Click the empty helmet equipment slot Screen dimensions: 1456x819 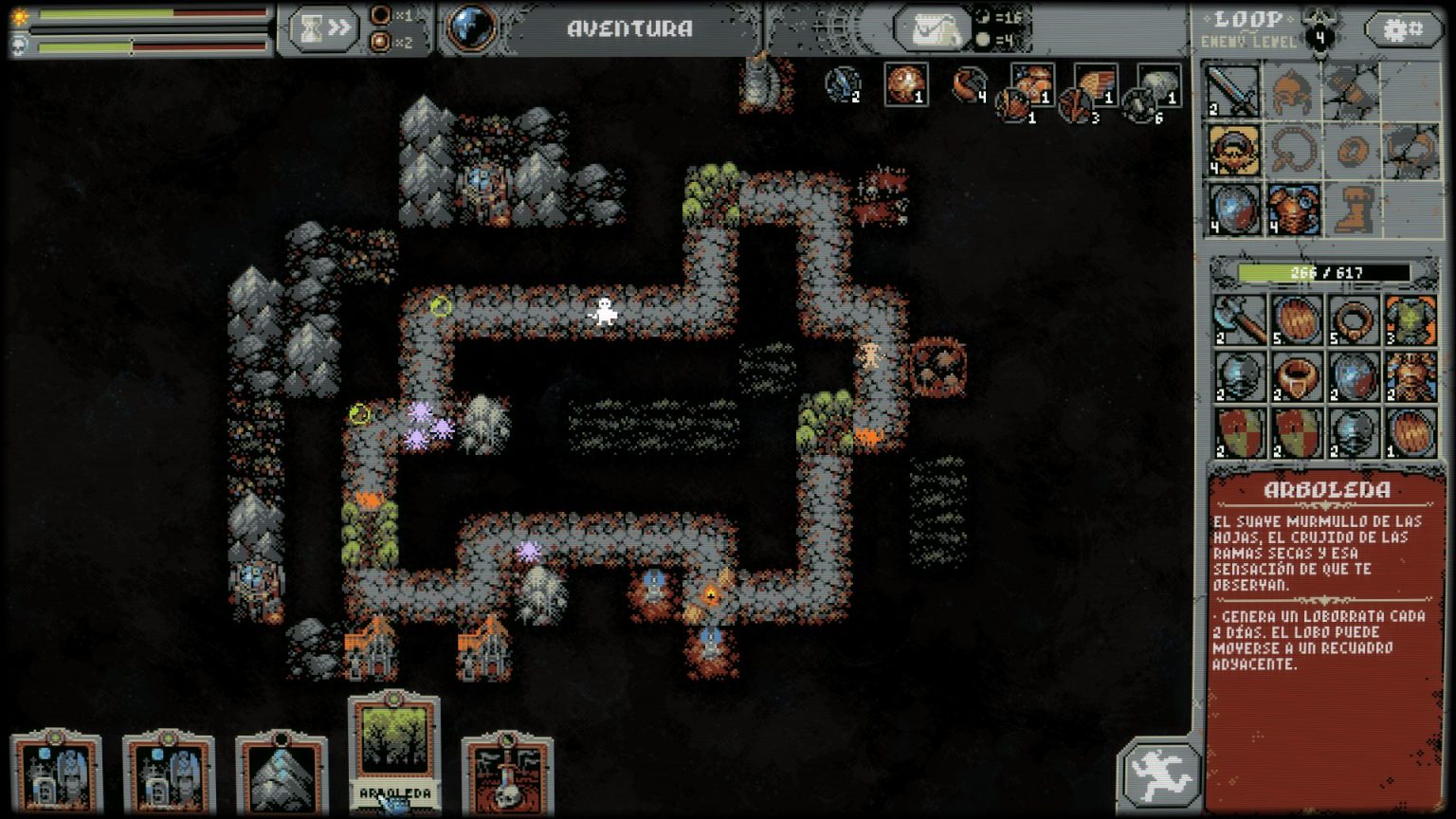[1292, 91]
